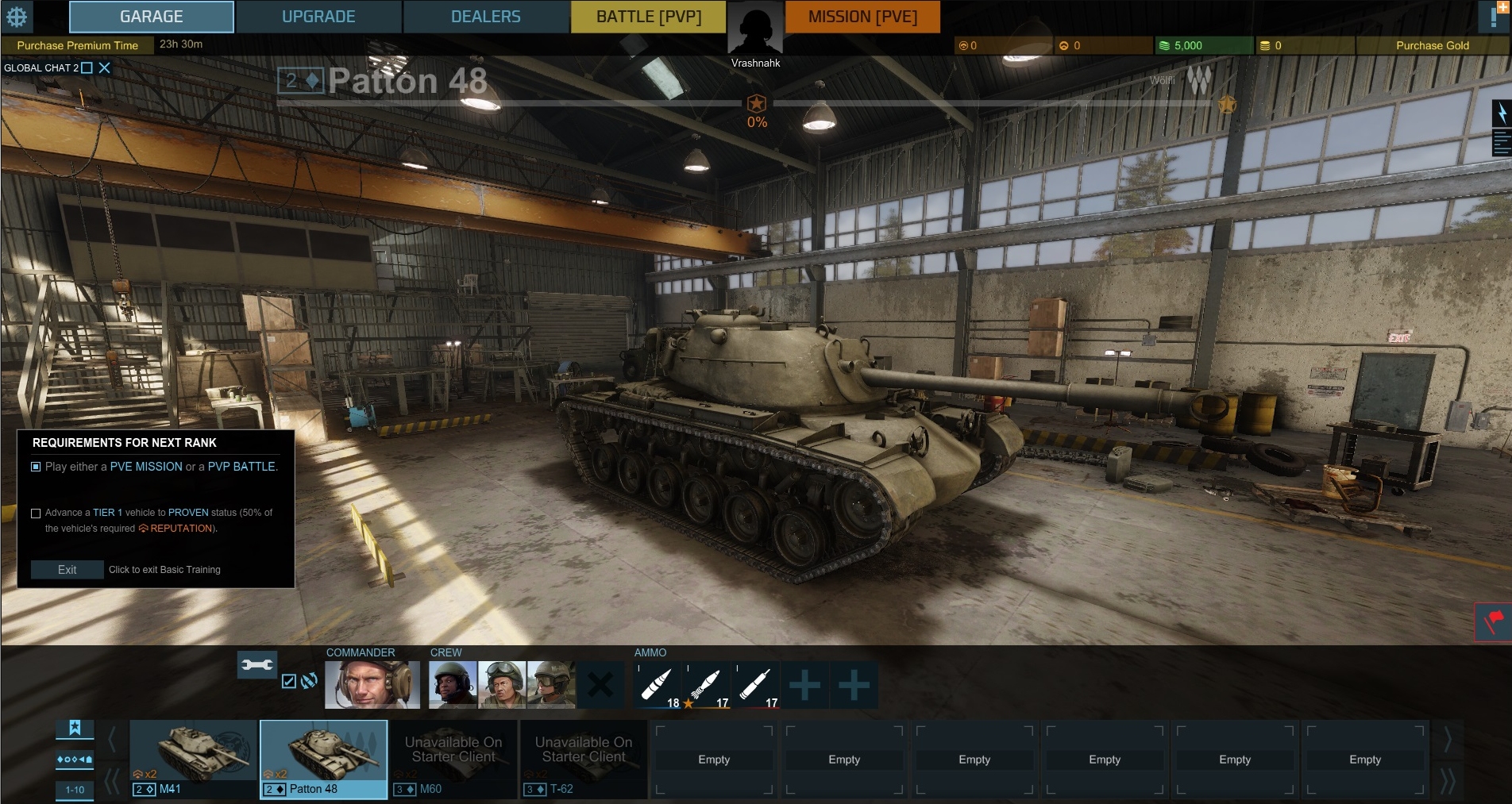Click the commander portrait
This screenshot has height=804, width=1512.
372,683
